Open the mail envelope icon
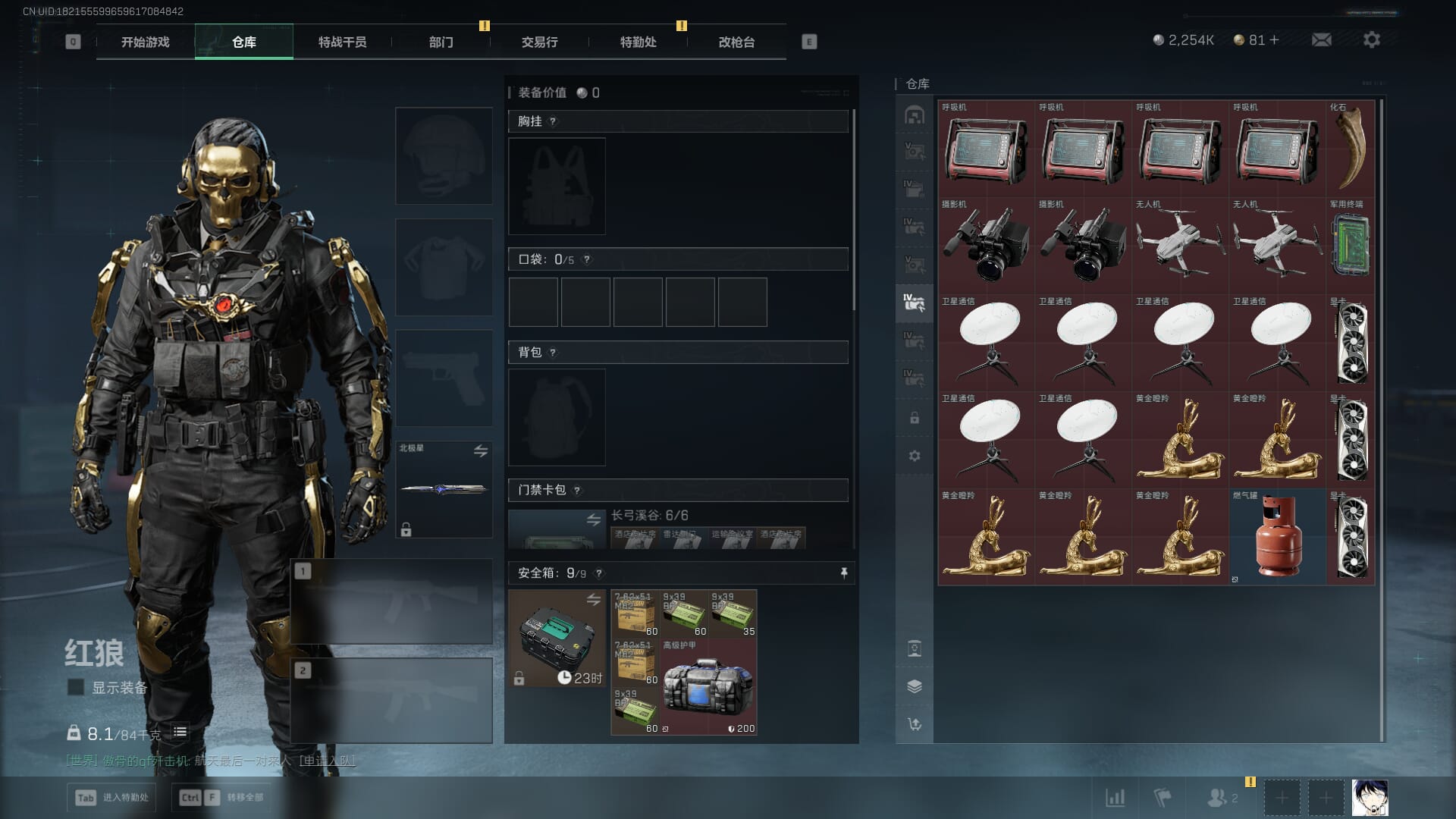This screenshot has height=819, width=1456. point(1321,39)
